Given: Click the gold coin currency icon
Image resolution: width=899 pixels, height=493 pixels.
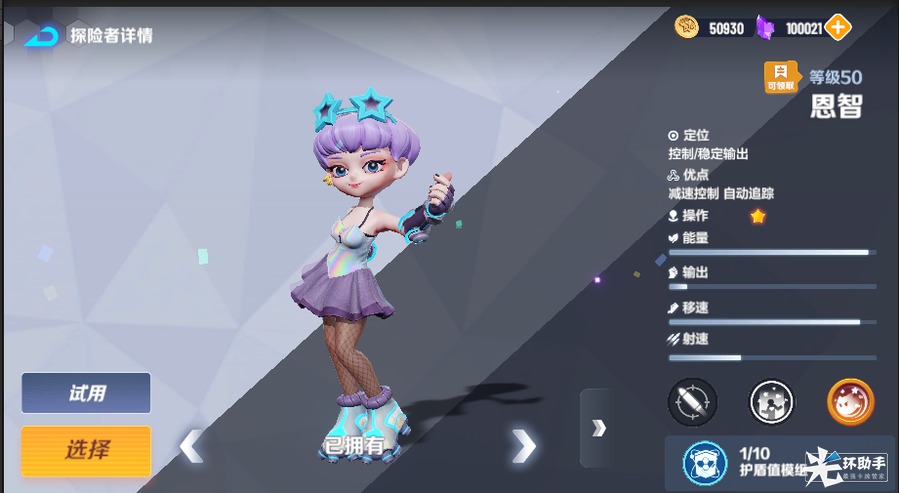Looking at the screenshot, I should pos(687,28).
